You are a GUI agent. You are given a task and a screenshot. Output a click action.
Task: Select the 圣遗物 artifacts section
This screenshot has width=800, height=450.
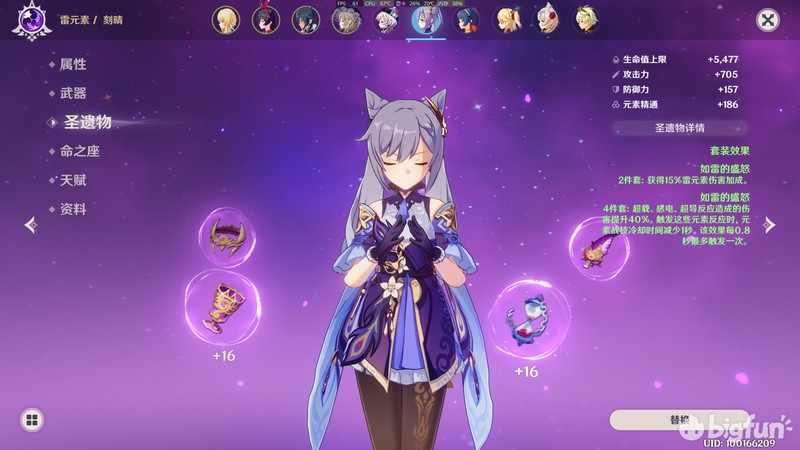87,122
